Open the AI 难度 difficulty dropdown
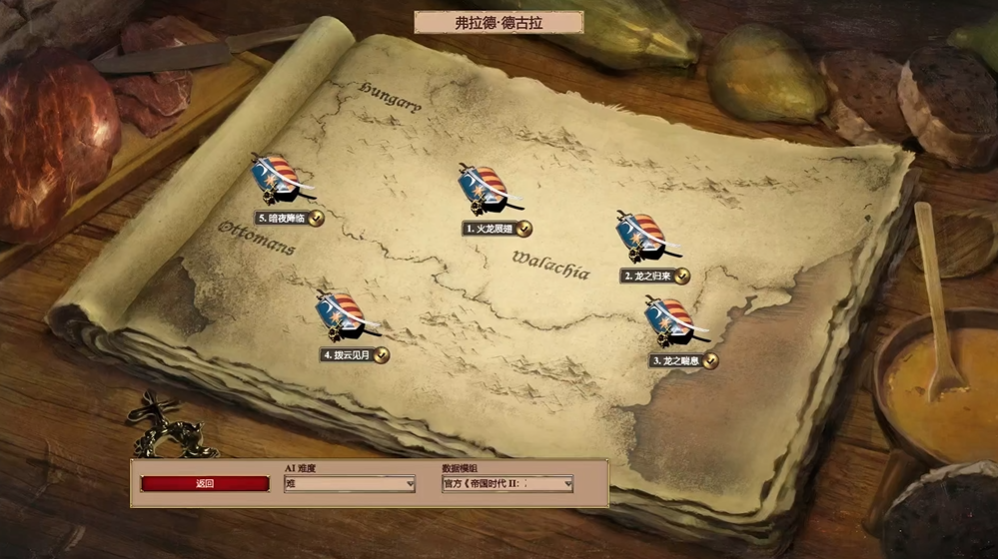 (x=349, y=484)
